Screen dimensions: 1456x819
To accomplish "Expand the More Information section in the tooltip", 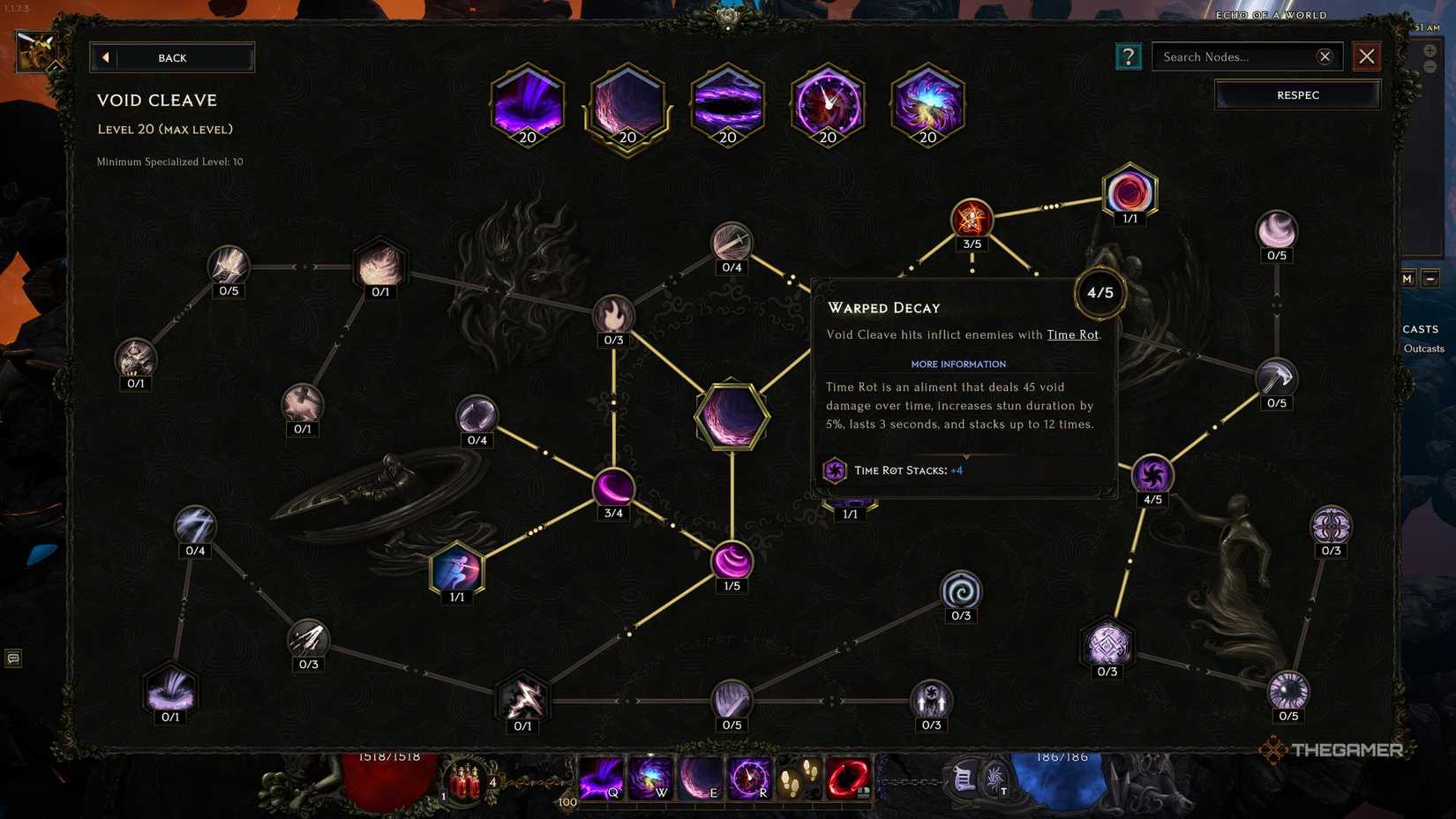I will tap(958, 364).
